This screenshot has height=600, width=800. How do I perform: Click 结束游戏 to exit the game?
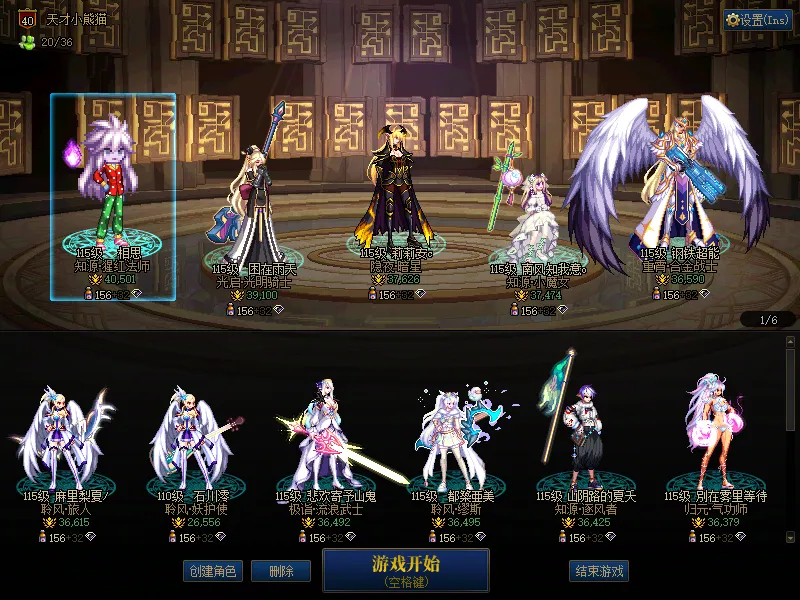(x=599, y=572)
